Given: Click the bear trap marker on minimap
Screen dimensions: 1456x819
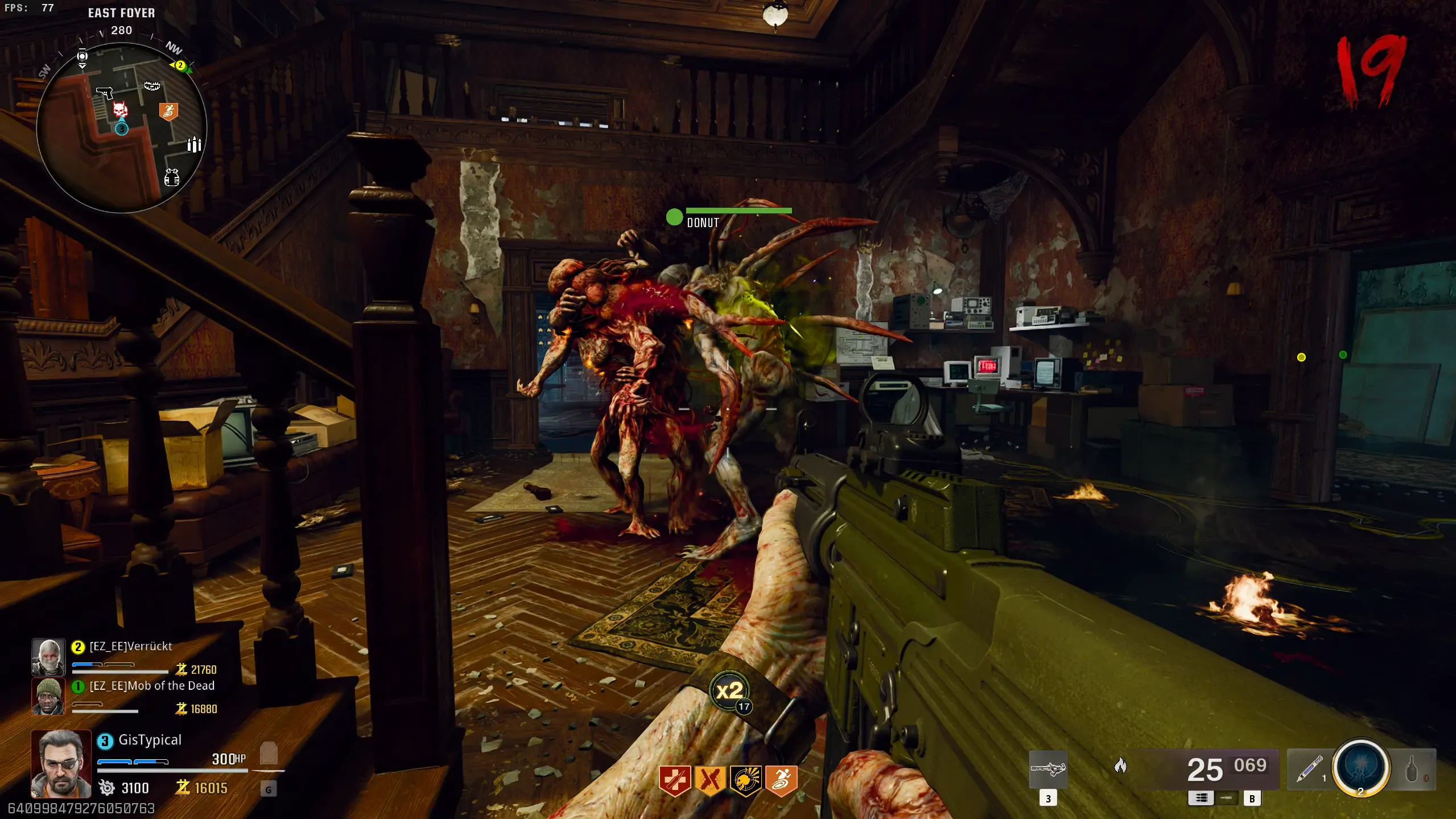Looking at the screenshot, I should (152, 86).
